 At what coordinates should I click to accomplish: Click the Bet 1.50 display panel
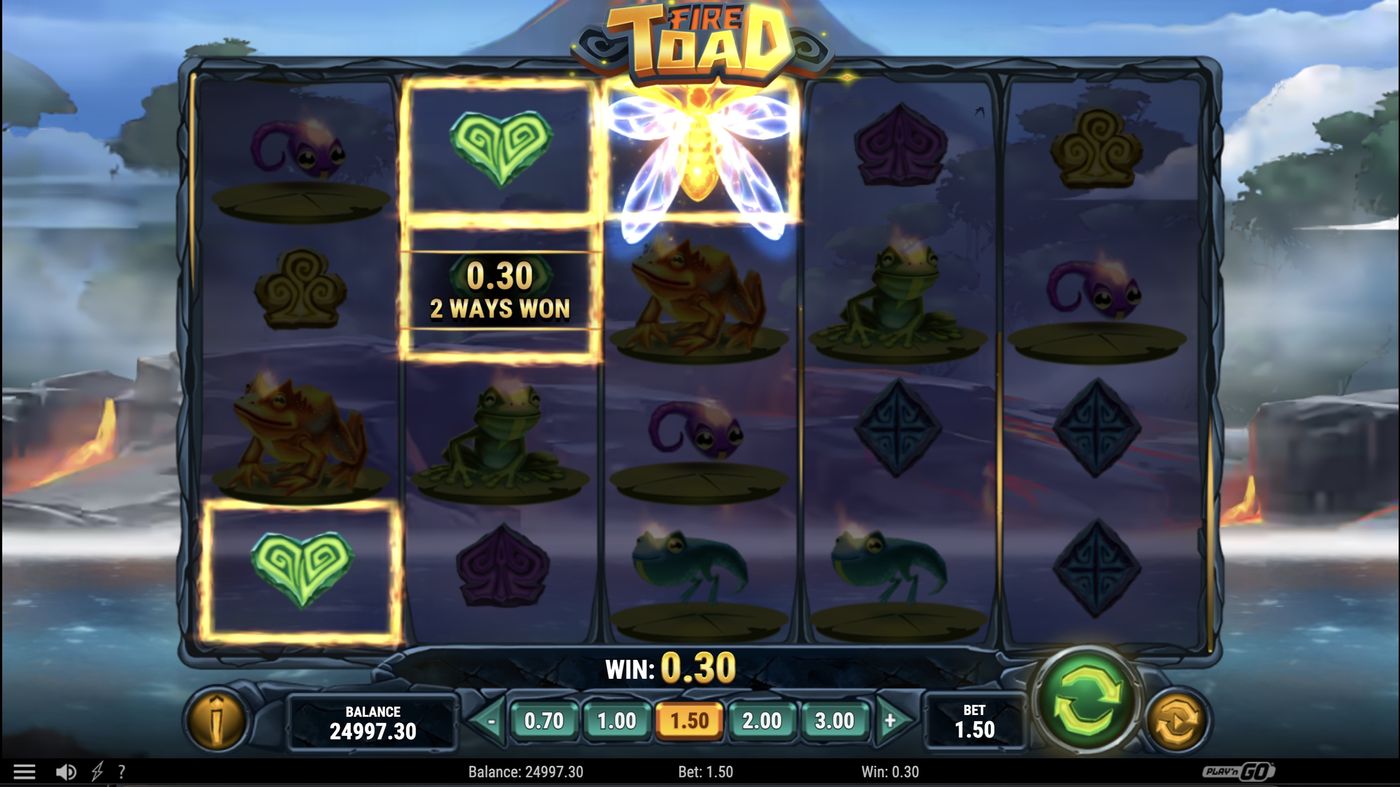[x=973, y=719]
